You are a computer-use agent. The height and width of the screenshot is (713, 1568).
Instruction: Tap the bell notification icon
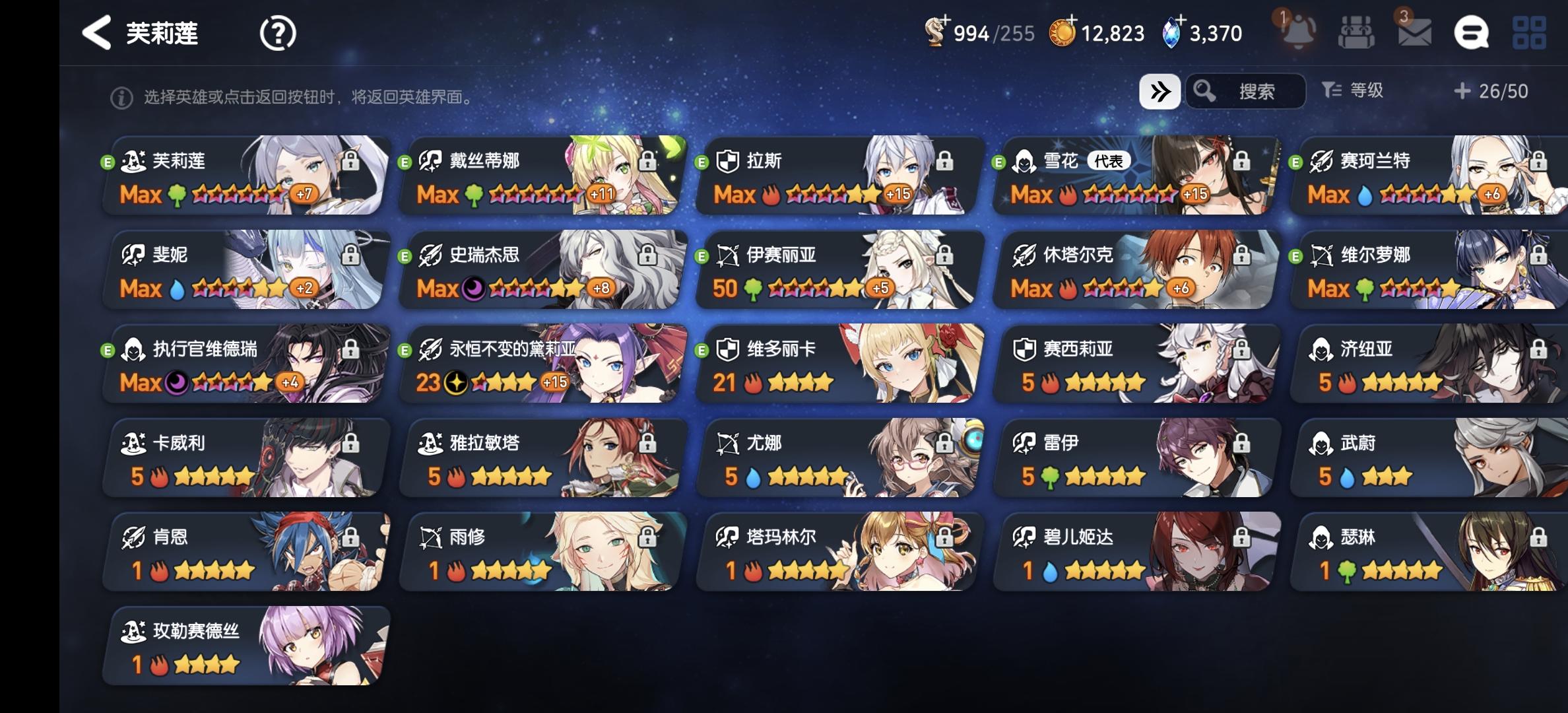(1299, 31)
